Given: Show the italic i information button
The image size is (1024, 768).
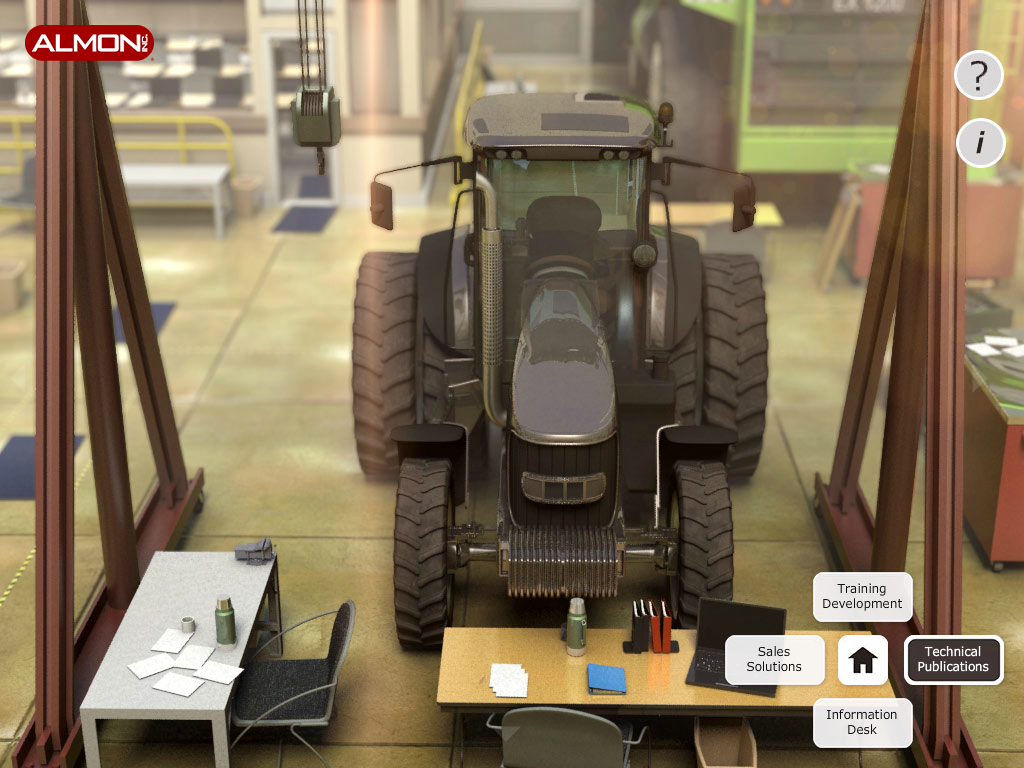Looking at the screenshot, I should tap(979, 143).
